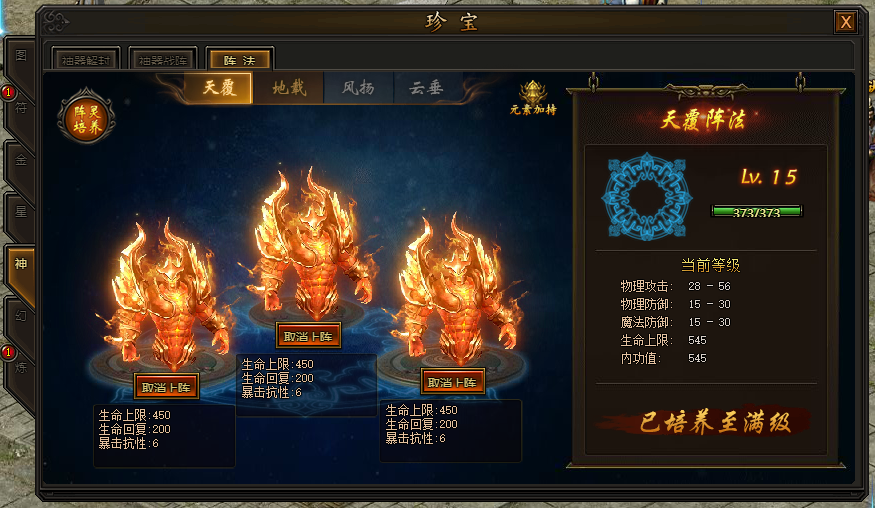The image size is (875, 508).
Task: Go to the 星 side tab
Action: point(20,211)
